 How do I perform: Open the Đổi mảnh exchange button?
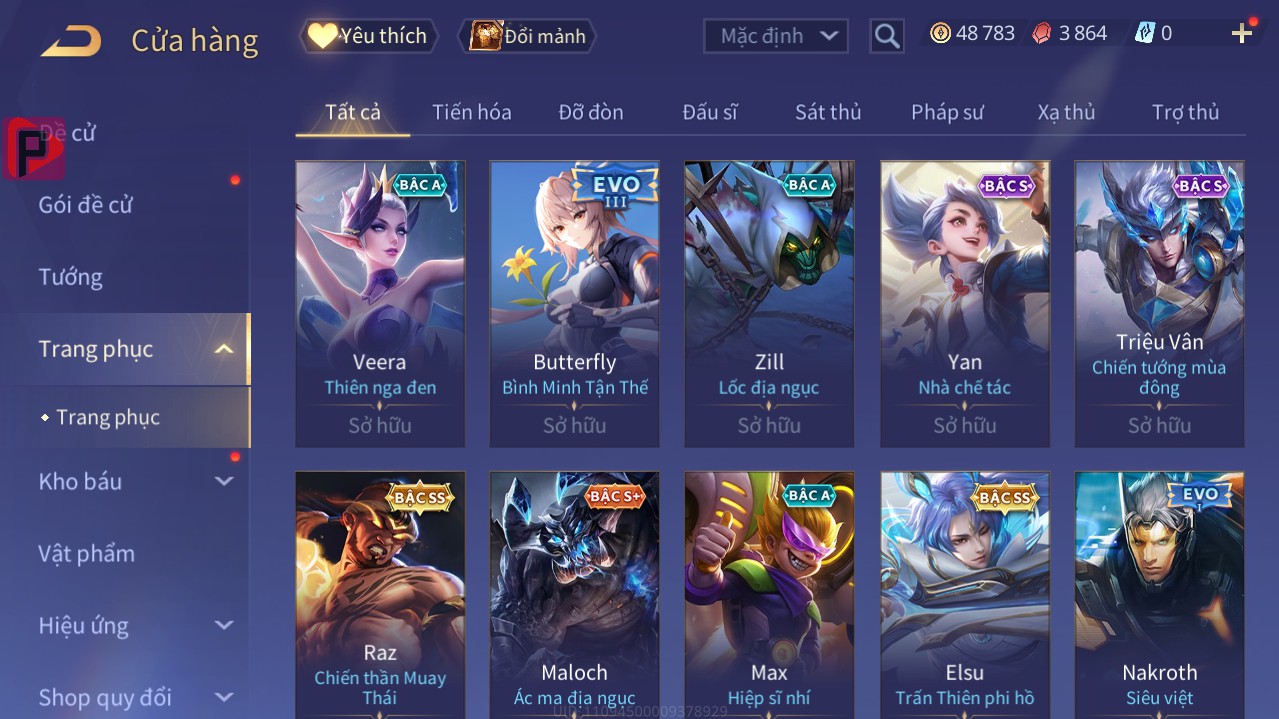click(528, 36)
